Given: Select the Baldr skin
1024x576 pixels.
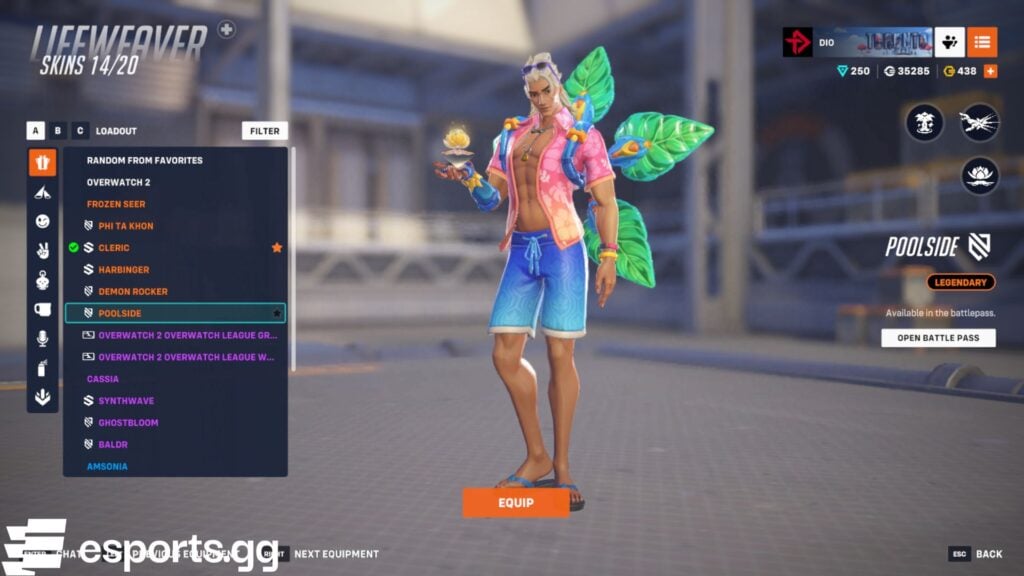Looking at the screenshot, I should [x=113, y=445].
